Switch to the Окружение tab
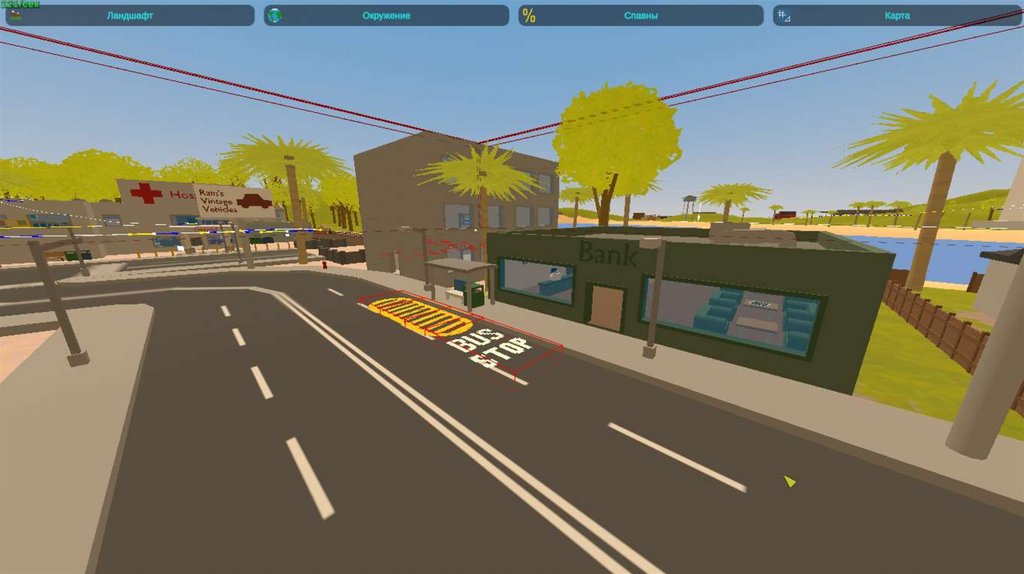The height and width of the screenshot is (574, 1024). [386, 16]
